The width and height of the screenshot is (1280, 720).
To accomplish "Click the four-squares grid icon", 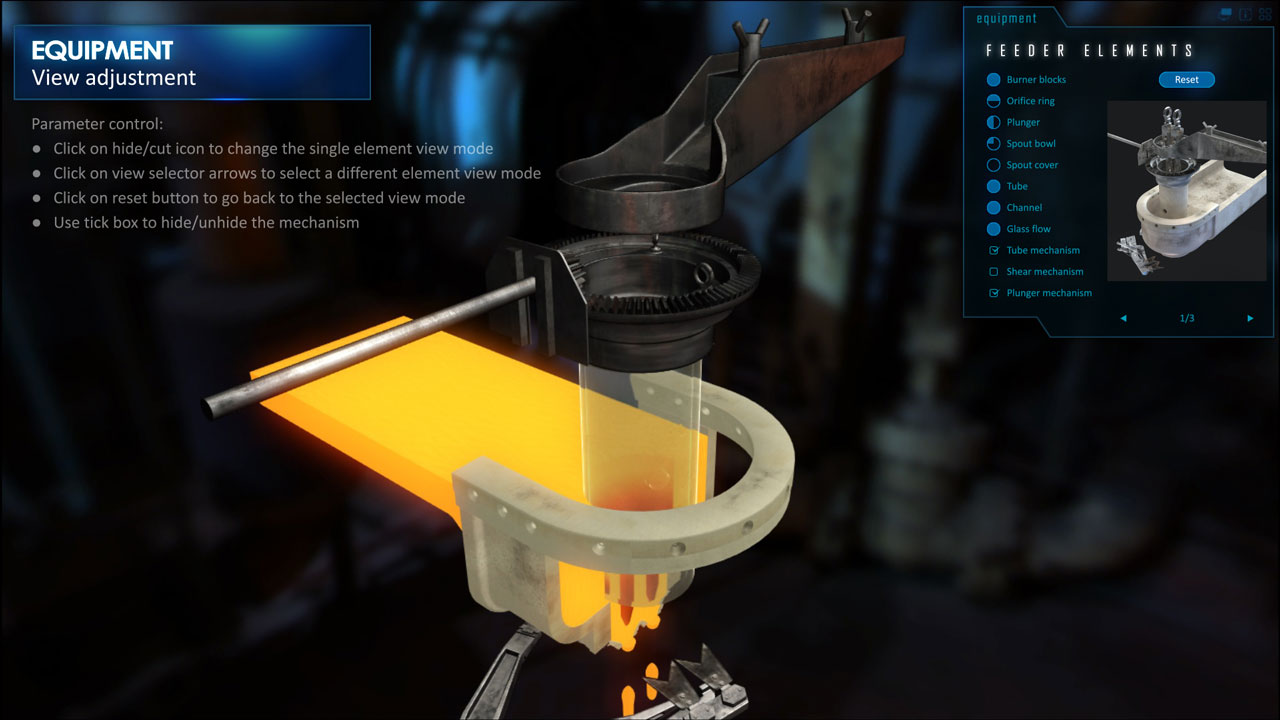I will point(1264,14).
